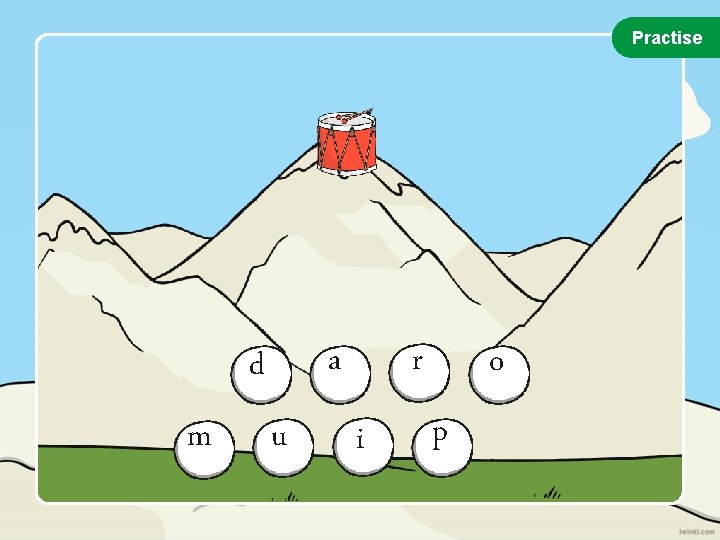The image size is (720, 540).
Task: Pick the letter r snowball
Action: 418,366
